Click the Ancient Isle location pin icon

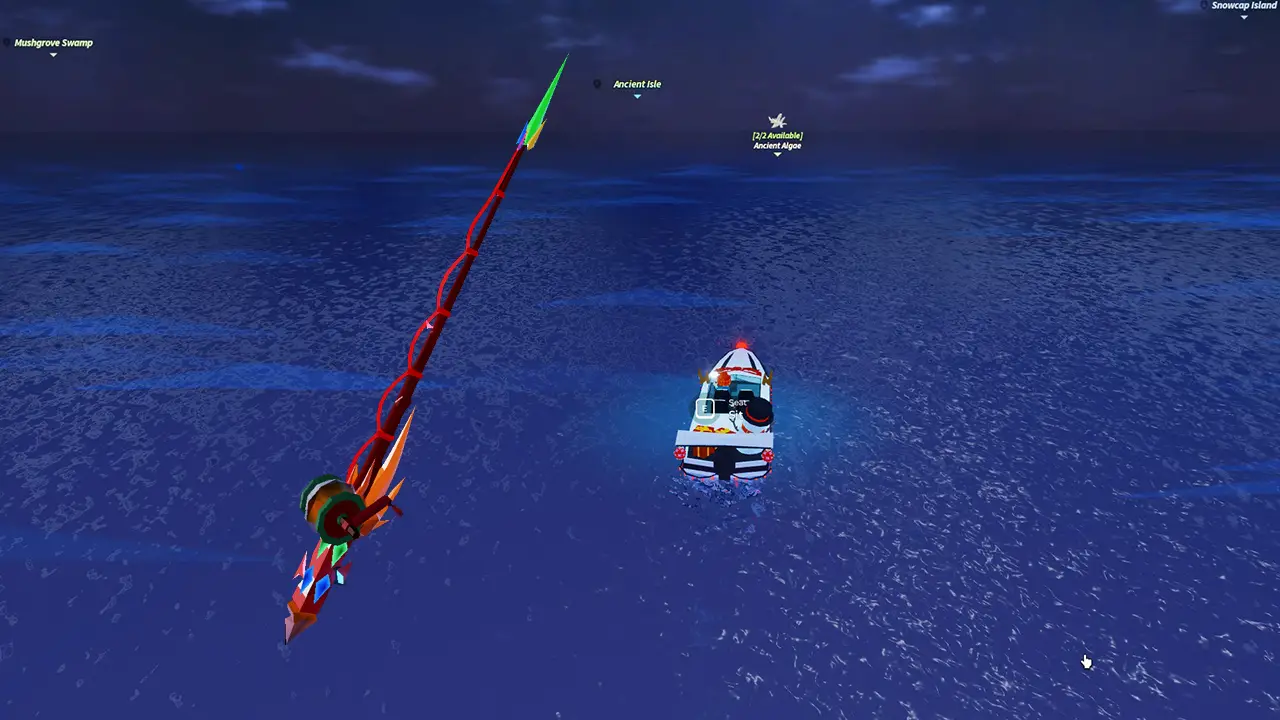click(598, 84)
